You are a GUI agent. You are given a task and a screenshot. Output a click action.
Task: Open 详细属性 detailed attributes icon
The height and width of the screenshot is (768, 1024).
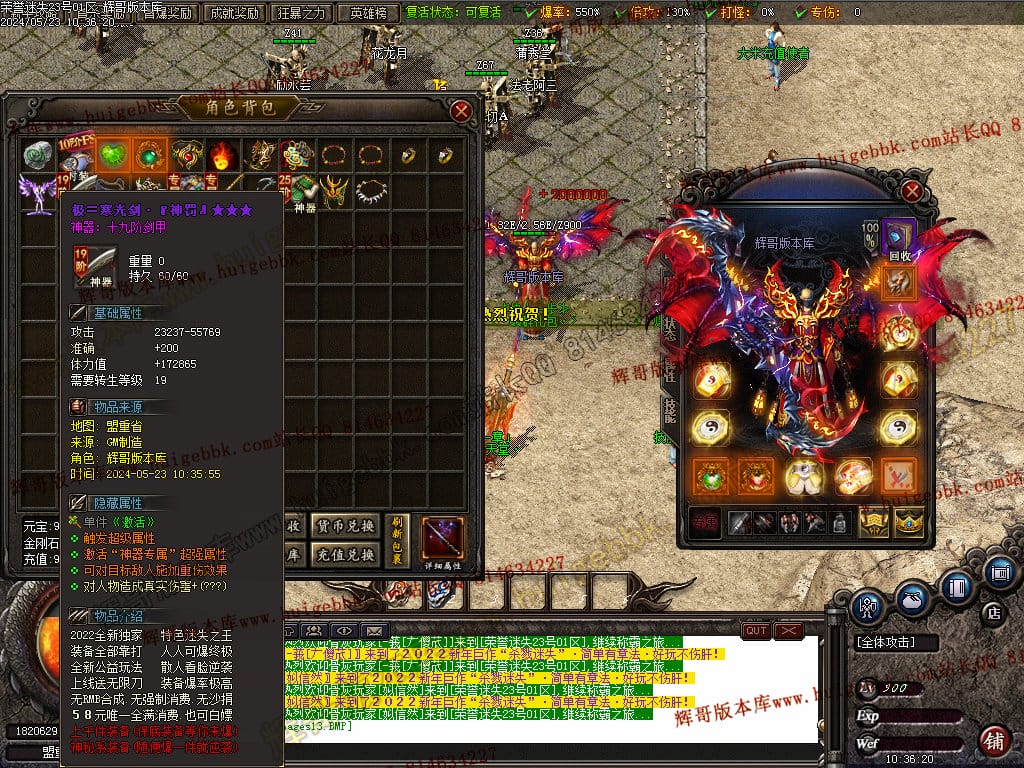tap(441, 541)
